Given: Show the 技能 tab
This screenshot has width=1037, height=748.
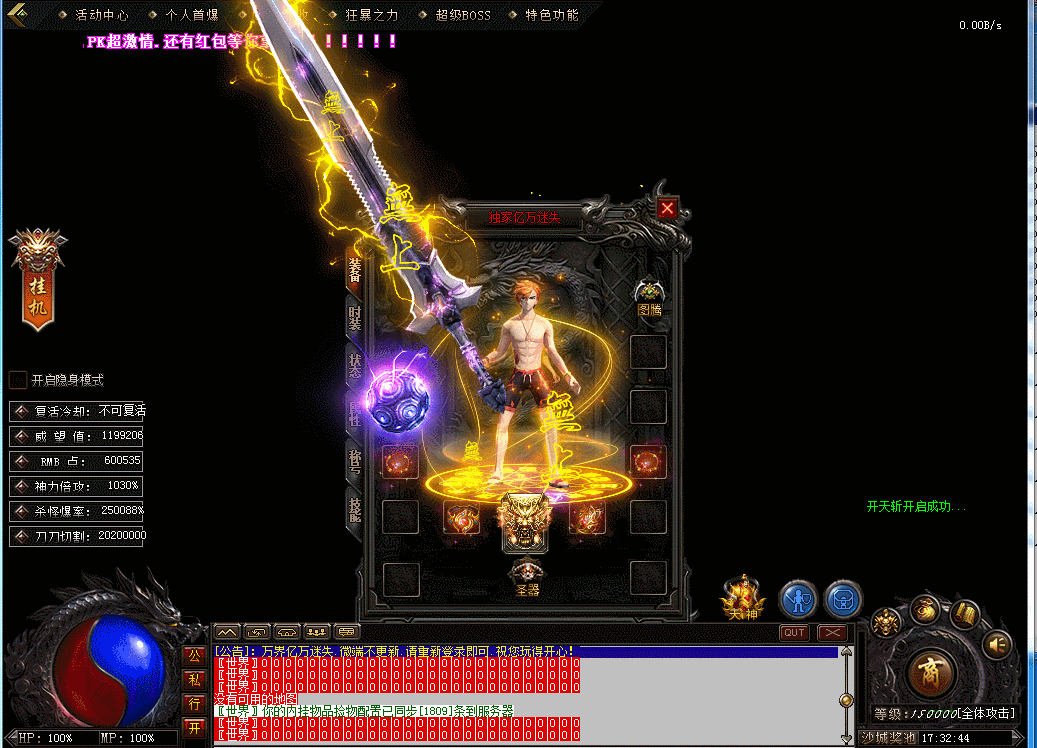Looking at the screenshot, I should (x=355, y=511).
